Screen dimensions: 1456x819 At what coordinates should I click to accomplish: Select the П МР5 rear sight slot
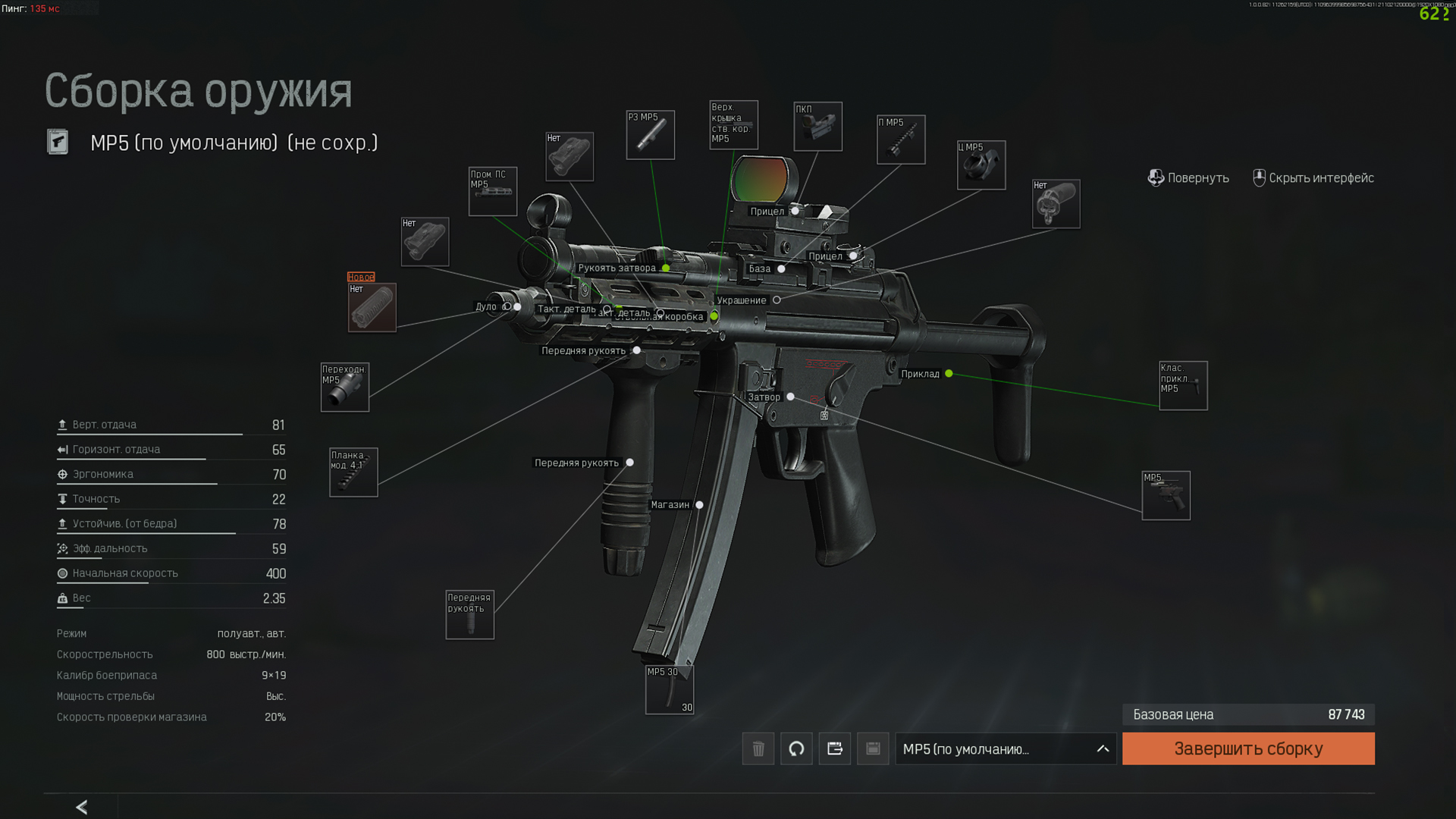click(x=901, y=140)
